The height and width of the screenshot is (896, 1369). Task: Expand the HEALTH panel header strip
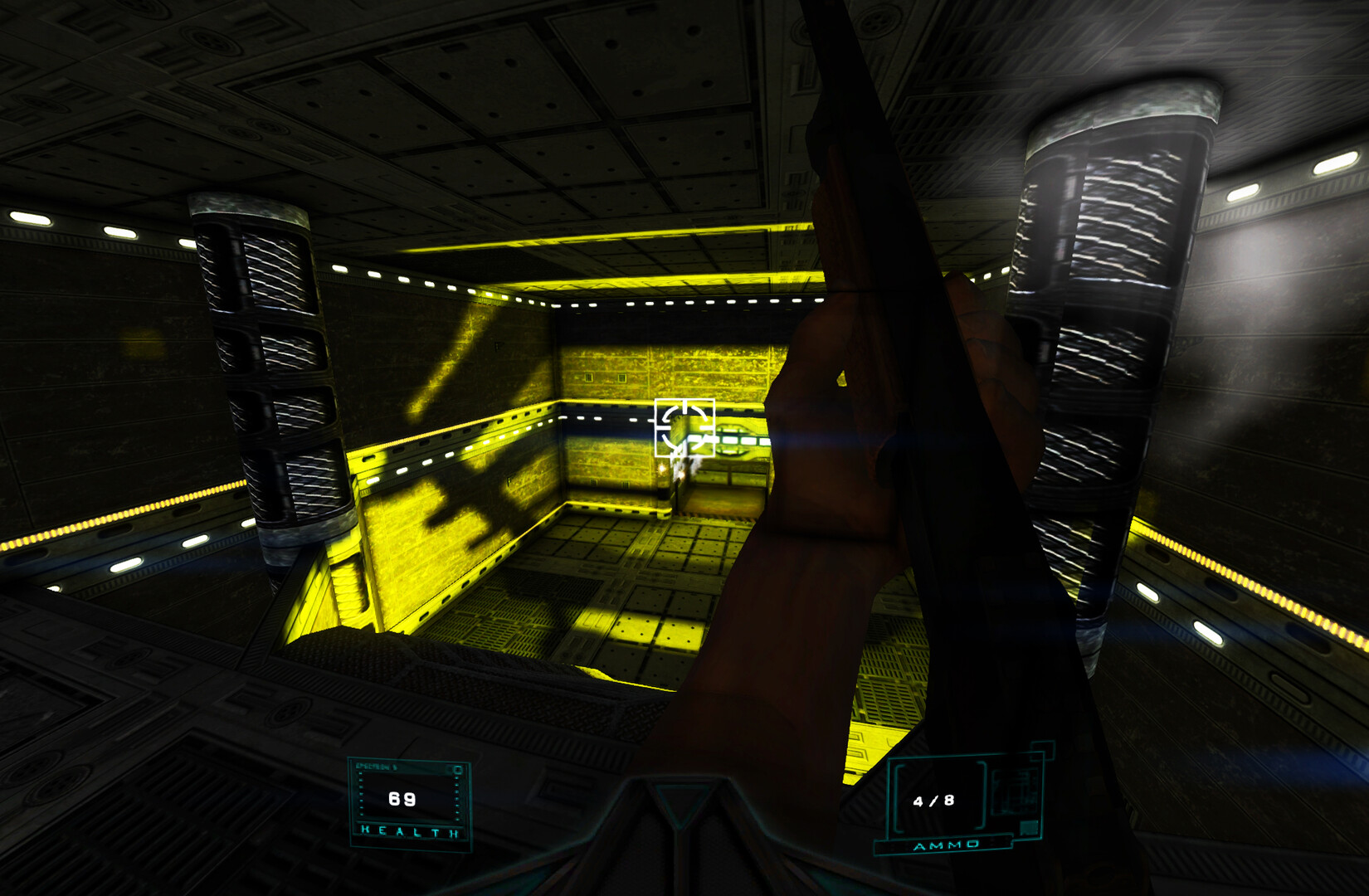[378, 767]
